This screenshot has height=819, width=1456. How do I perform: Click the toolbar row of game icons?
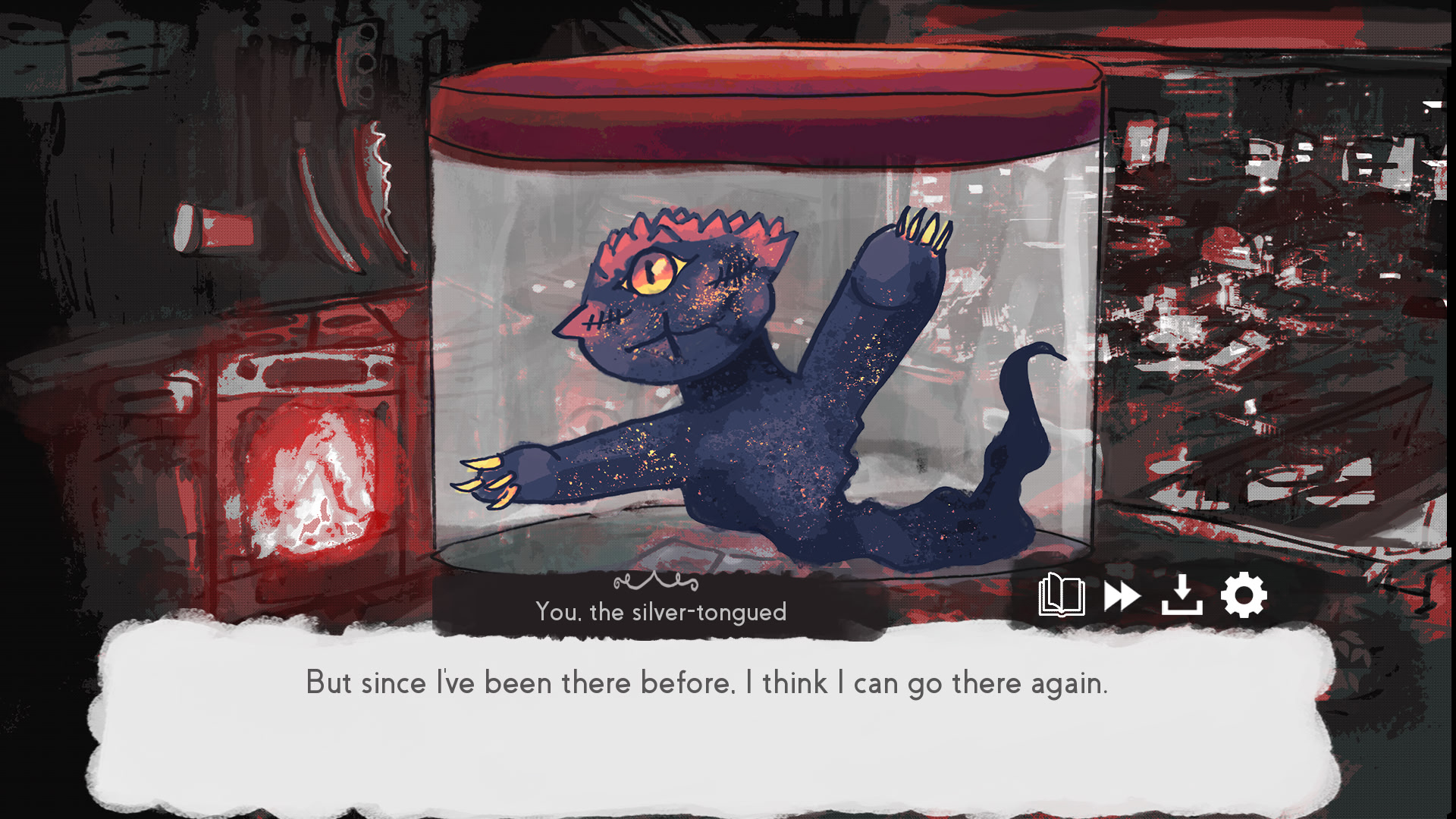(1153, 595)
